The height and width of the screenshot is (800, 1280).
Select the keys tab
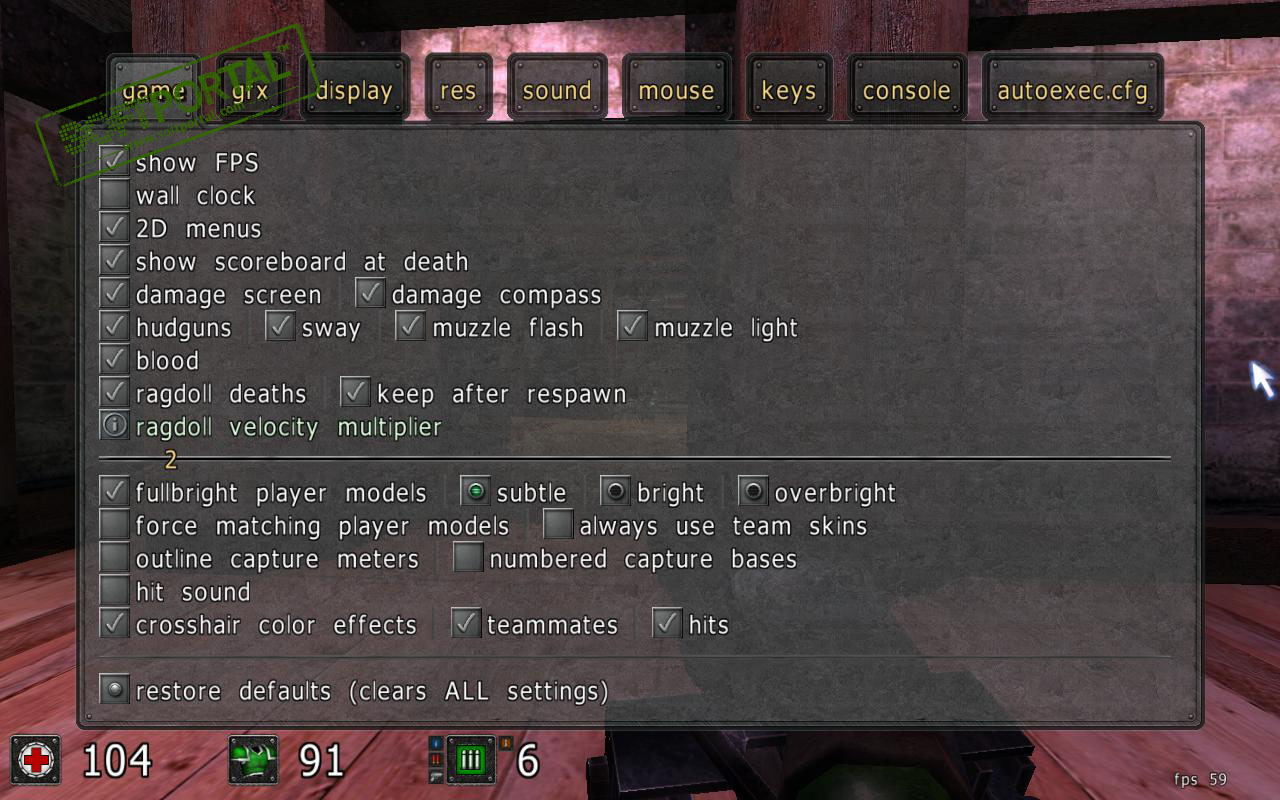[x=789, y=91]
